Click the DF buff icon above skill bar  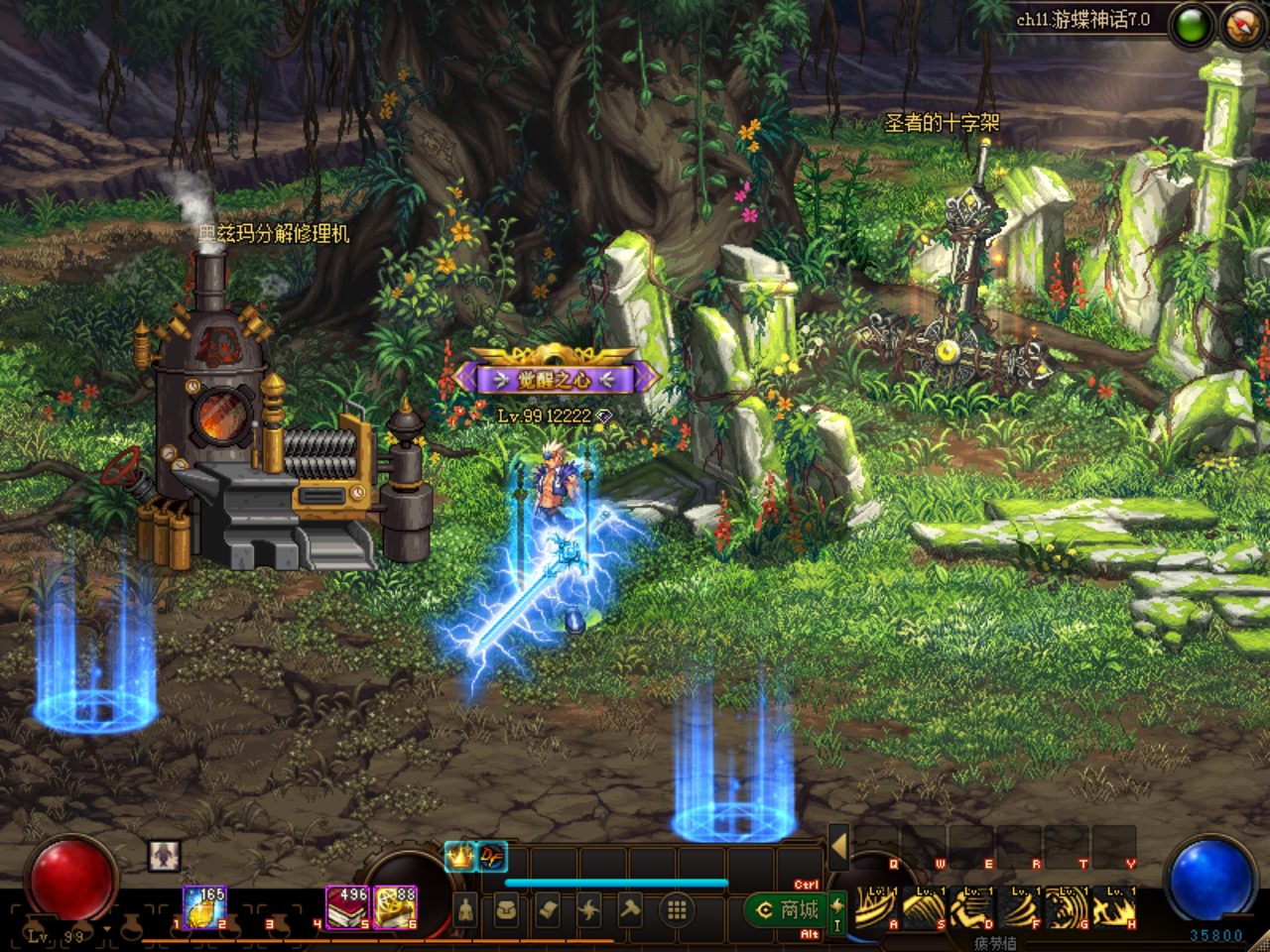492,856
